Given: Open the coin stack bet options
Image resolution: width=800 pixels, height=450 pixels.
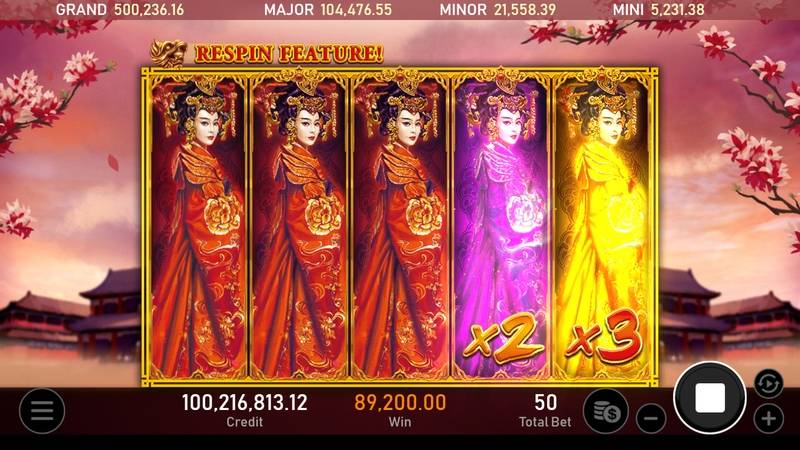Looking at the screenshot, I should point(606,410).
